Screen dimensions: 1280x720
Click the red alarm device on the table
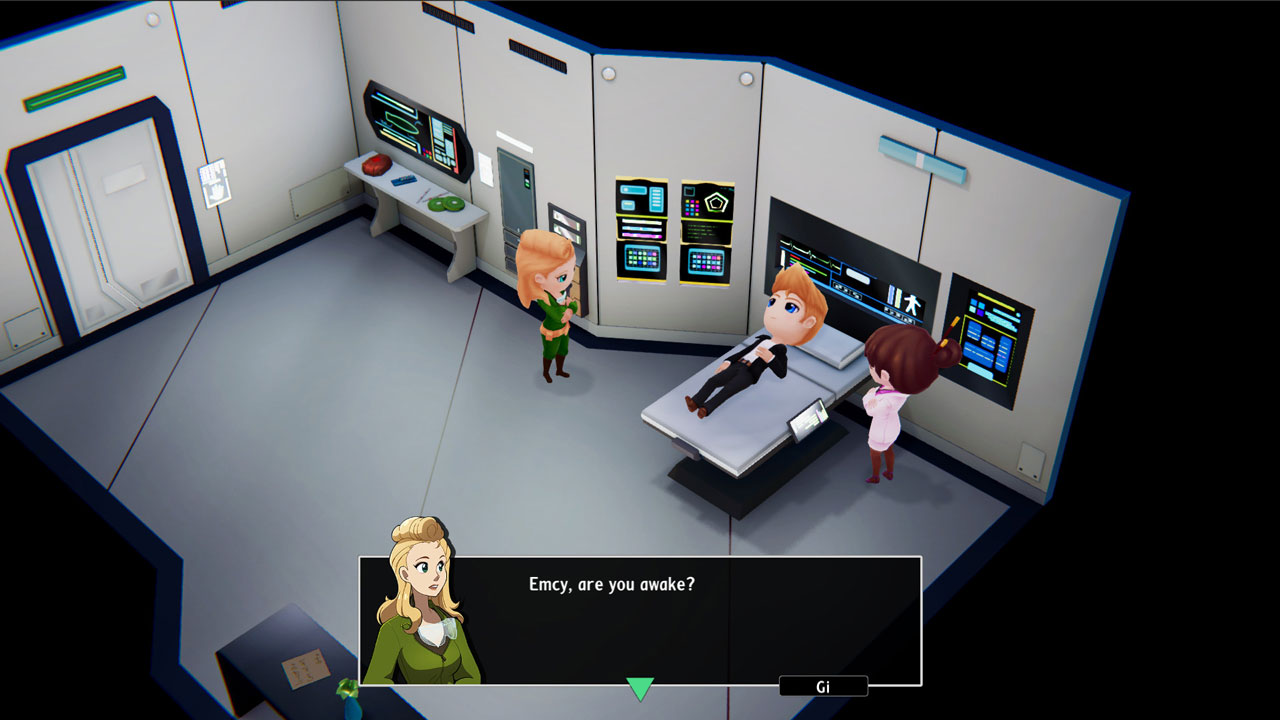click(x=376, y=166)
